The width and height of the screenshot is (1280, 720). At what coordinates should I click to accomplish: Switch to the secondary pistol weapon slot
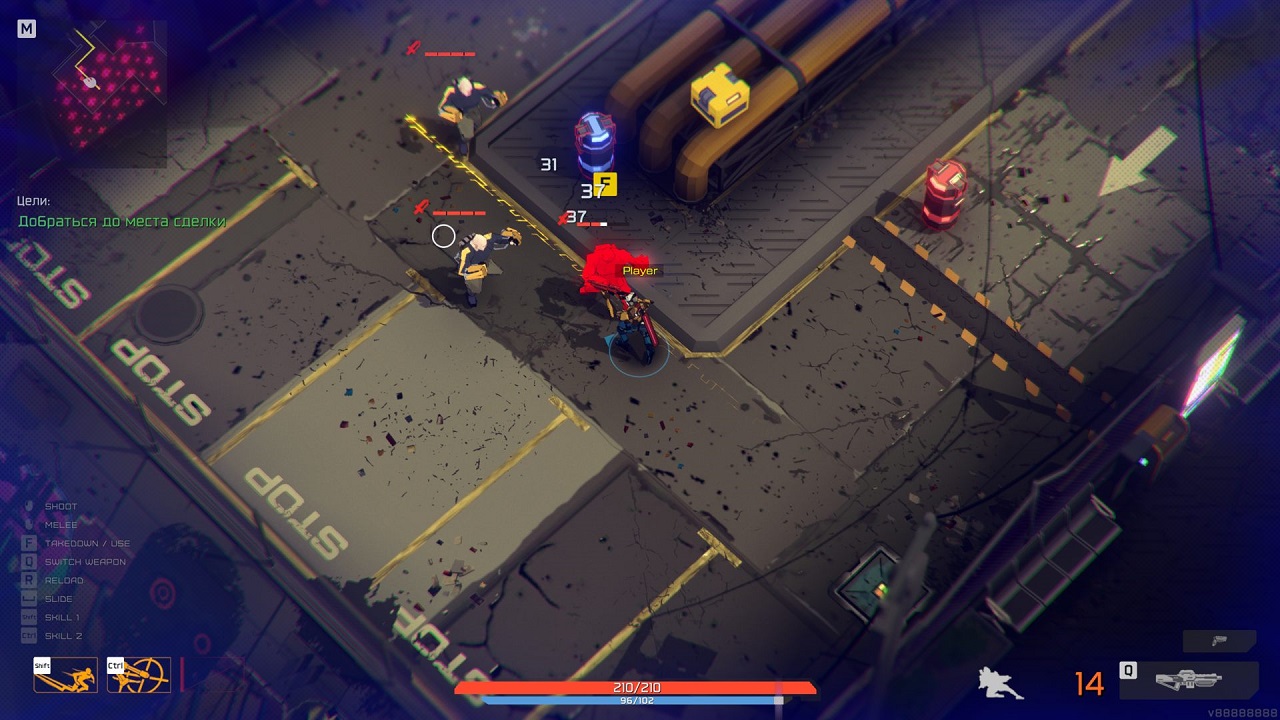click(1219, 641)
